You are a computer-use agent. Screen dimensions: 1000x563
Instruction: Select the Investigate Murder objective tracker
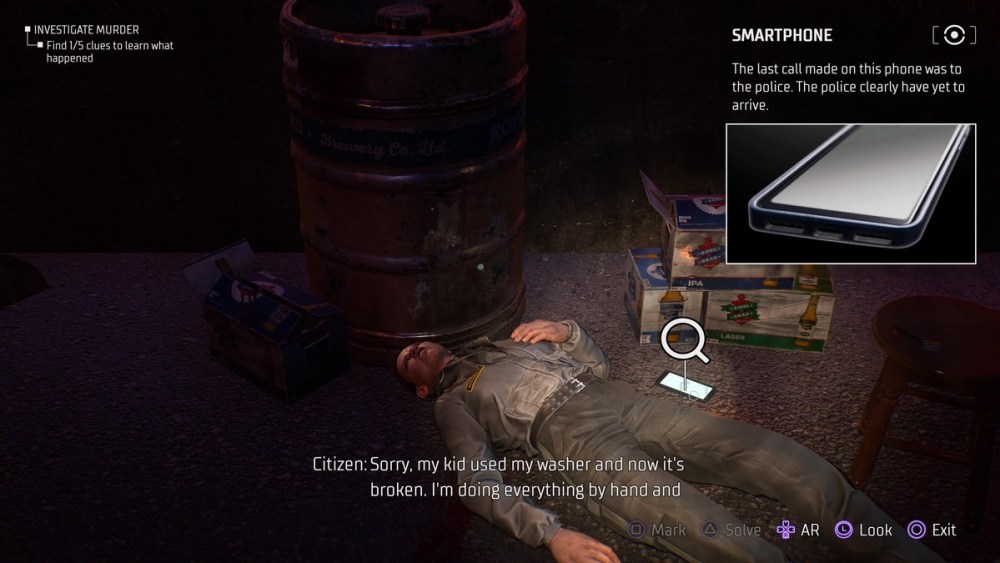pyautogui.click(x=86, y=30)
